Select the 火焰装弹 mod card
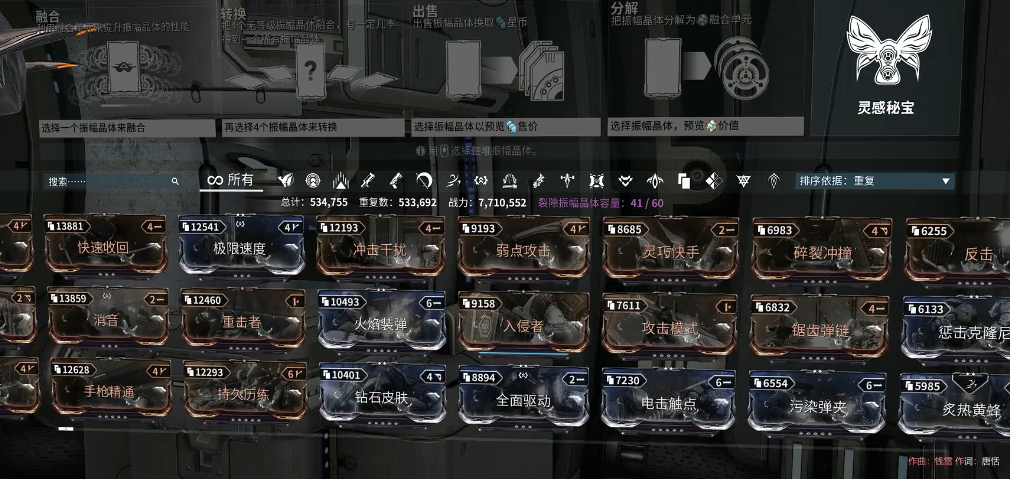The height and width of the screenshot is (479, 1010). (380, 323)
